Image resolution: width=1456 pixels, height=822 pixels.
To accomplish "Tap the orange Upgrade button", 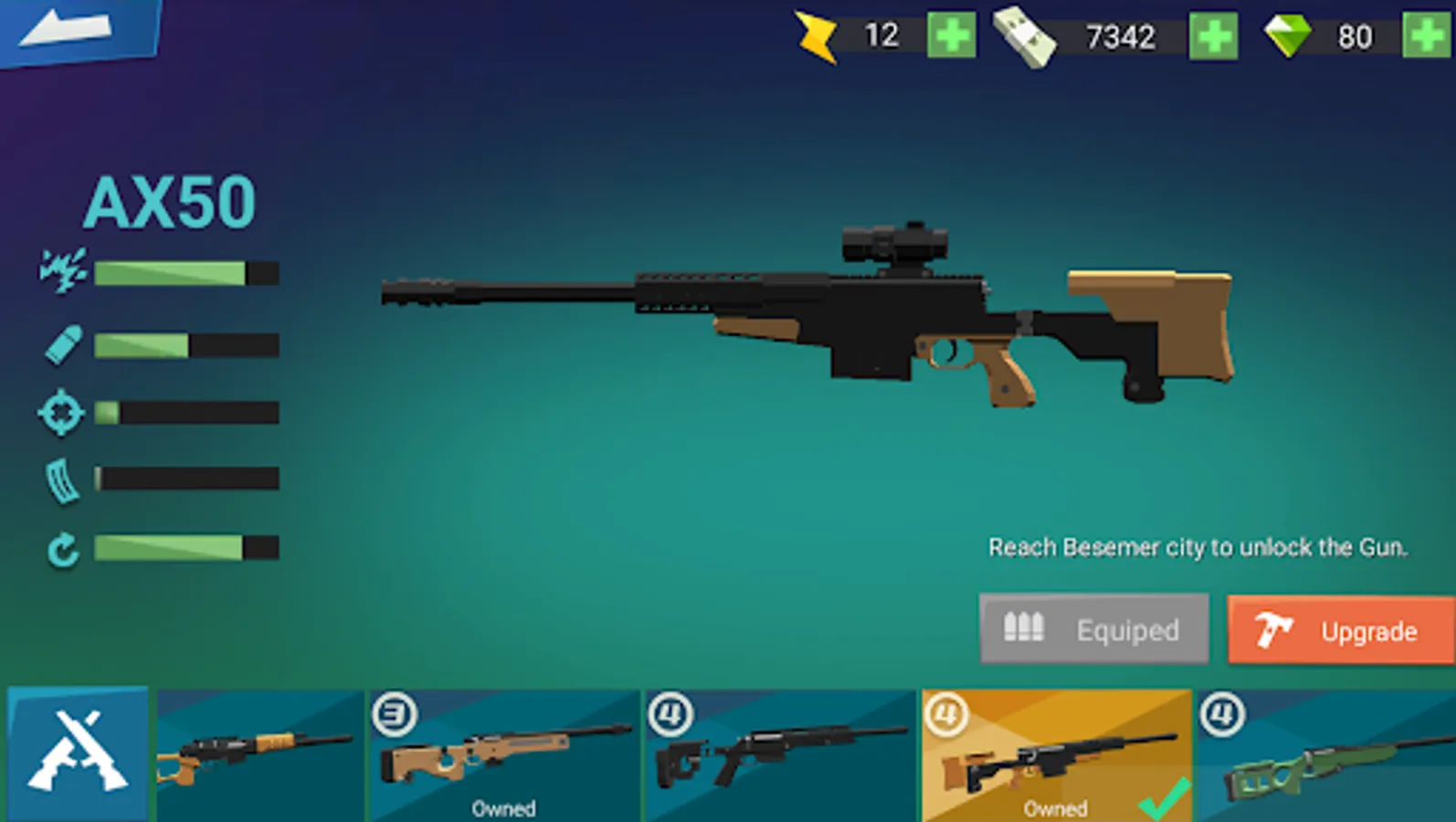I will point(1338,629).
